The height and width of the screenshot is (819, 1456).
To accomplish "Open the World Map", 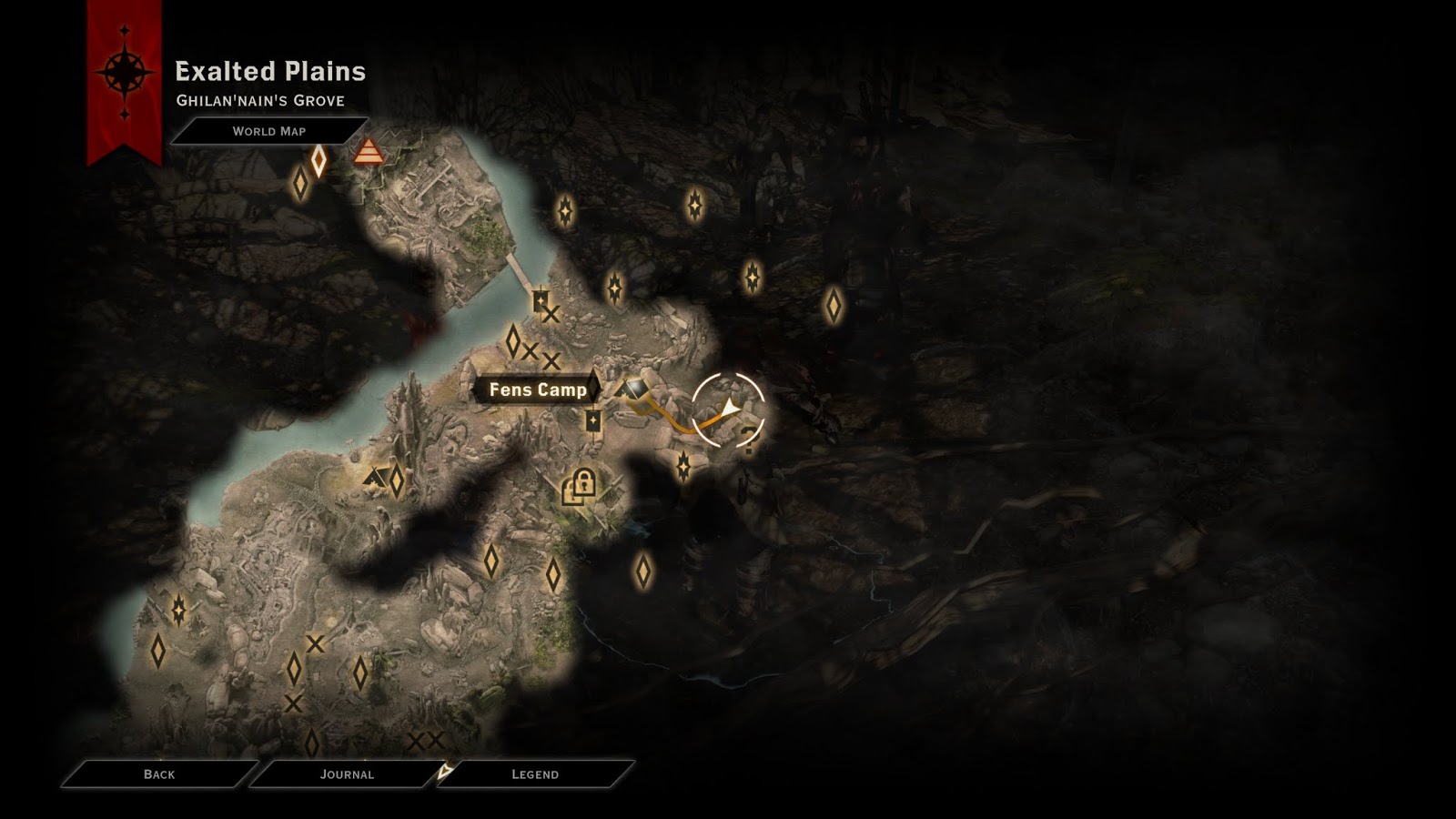I will (x=268, y=131).
